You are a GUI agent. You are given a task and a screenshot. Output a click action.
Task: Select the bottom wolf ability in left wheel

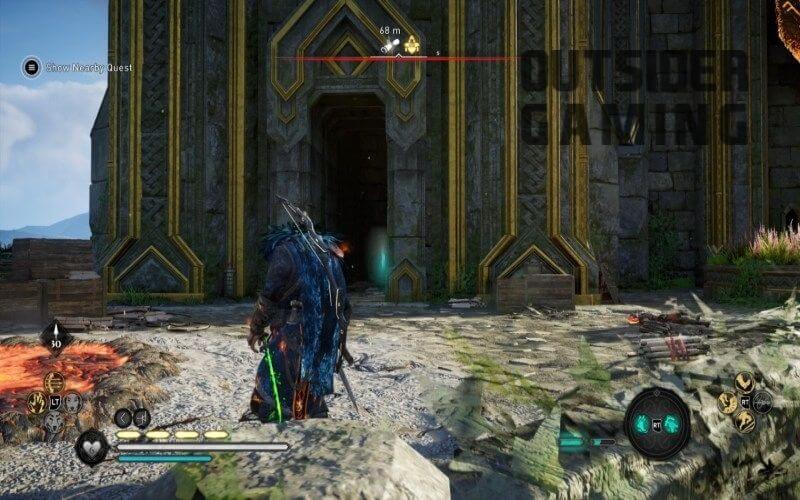click(55, 422)
